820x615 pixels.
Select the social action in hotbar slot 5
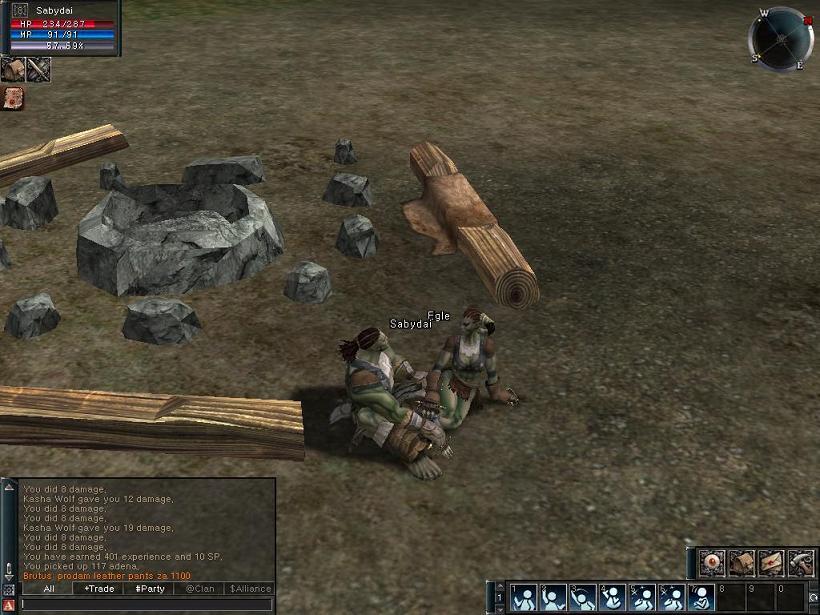point(642,598)
